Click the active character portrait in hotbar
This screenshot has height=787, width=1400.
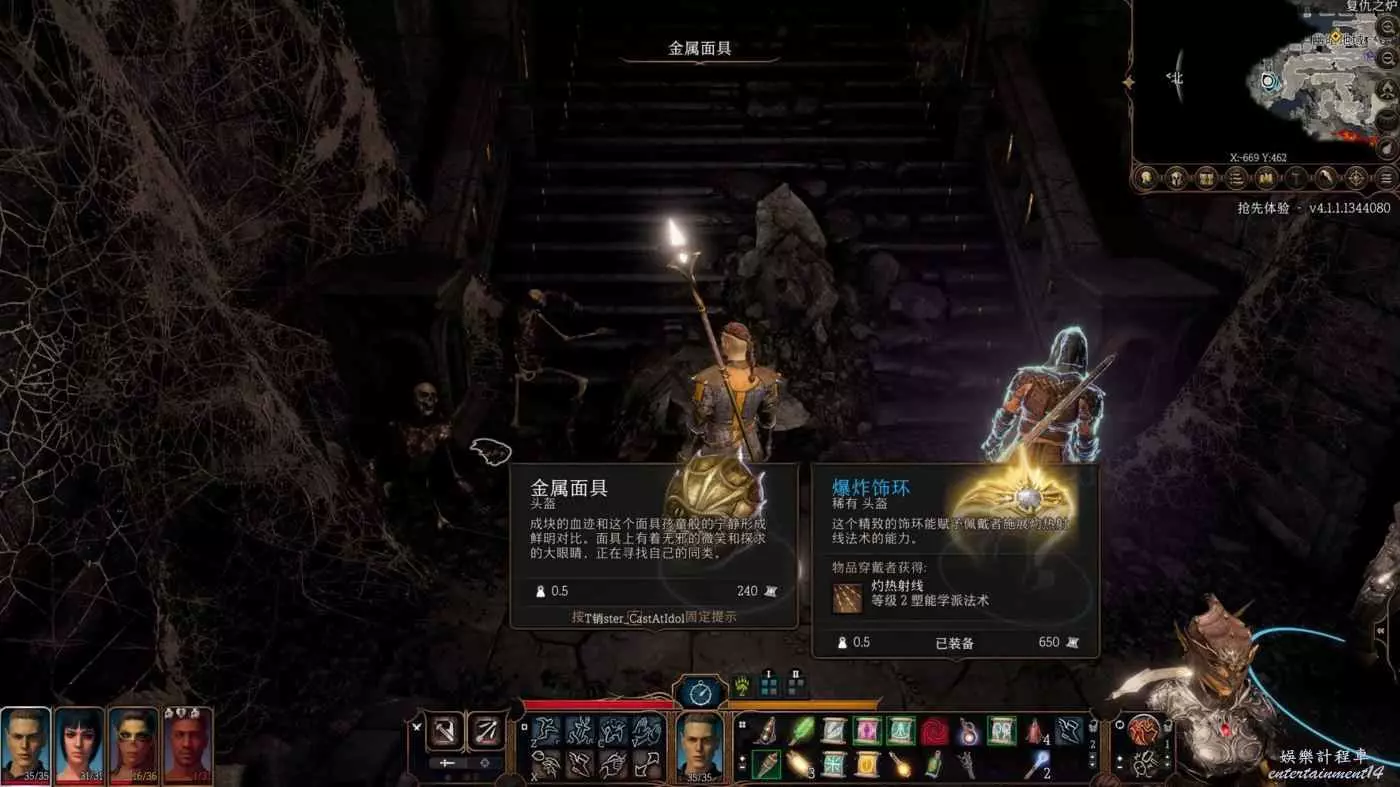700,745
